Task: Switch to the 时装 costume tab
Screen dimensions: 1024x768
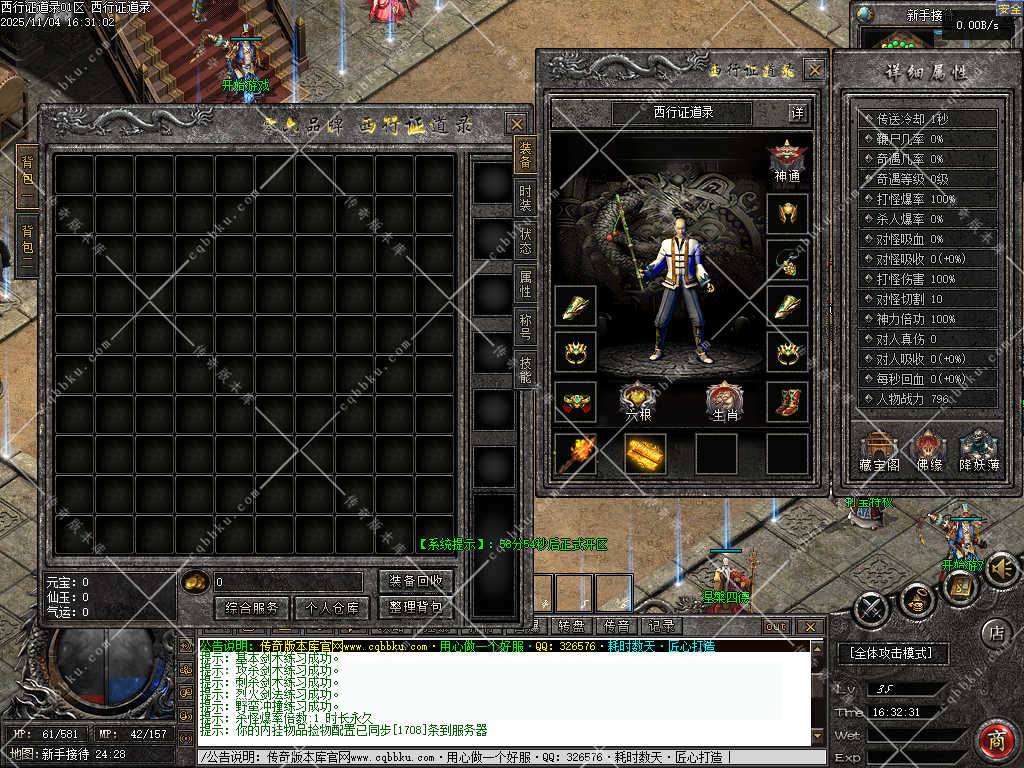Action: pyautogui.click(x=525, y=198)
